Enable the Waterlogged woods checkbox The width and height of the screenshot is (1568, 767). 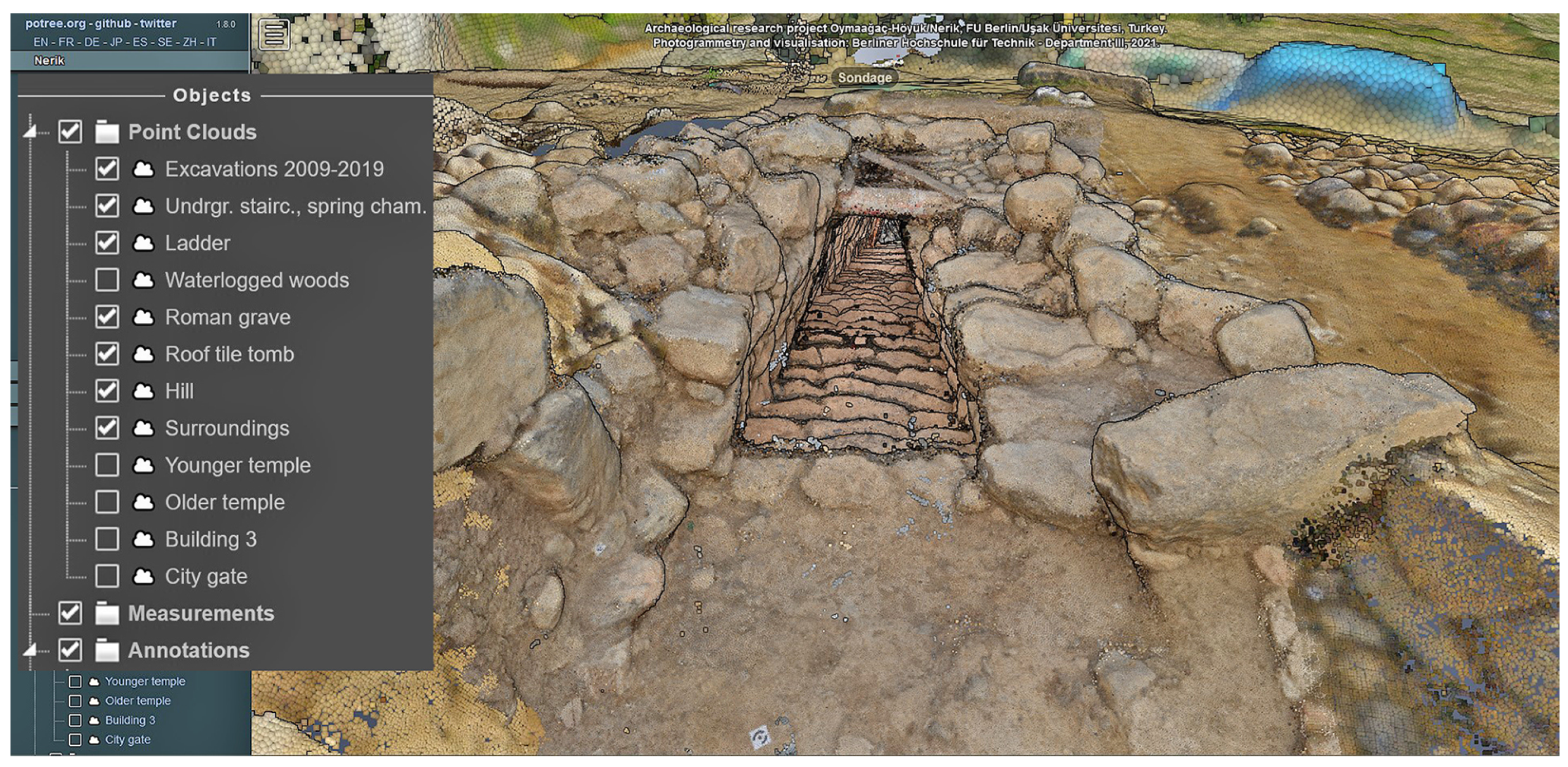click(107, 280)
